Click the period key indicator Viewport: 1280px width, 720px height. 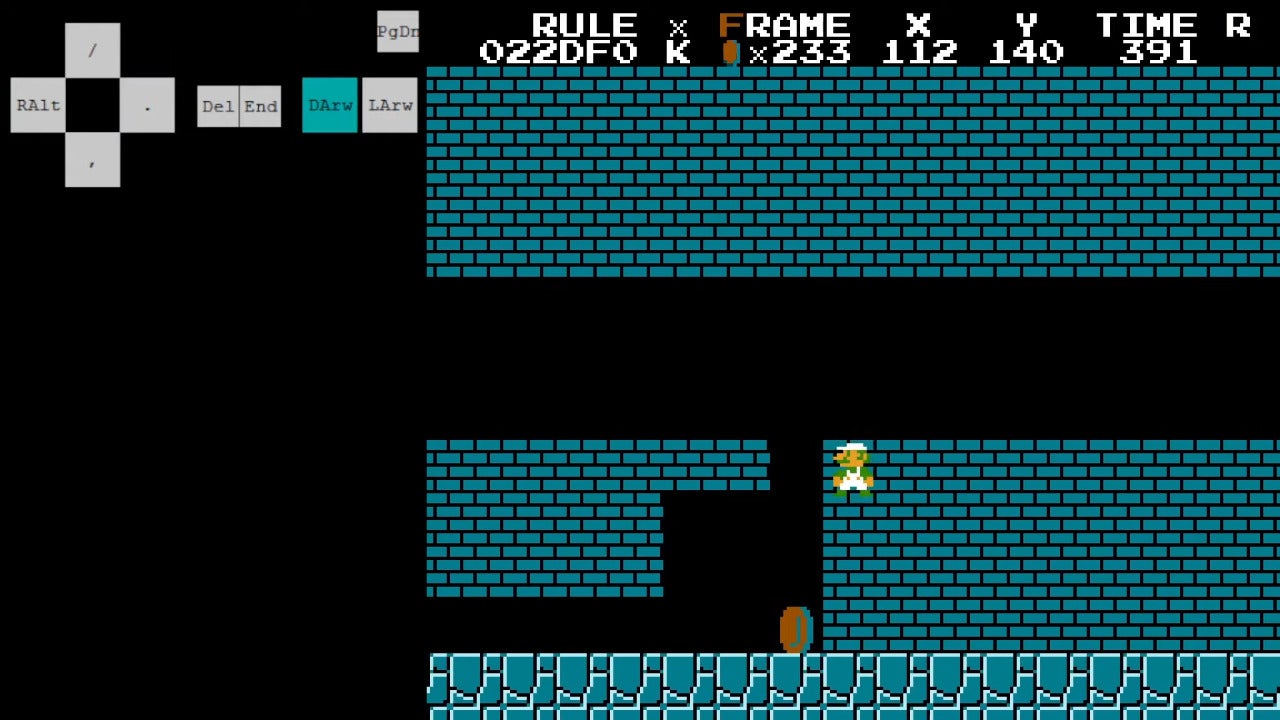click(x=148, y=105)
